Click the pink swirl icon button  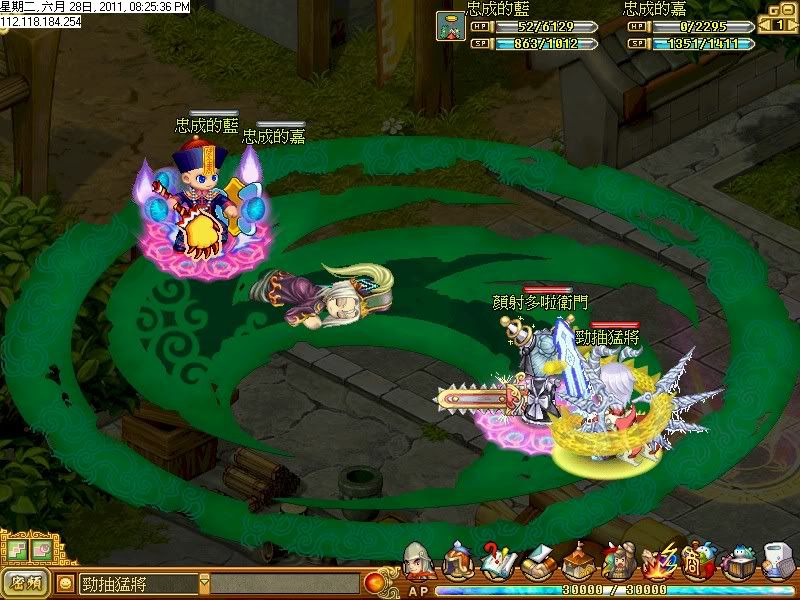(40, 550)
